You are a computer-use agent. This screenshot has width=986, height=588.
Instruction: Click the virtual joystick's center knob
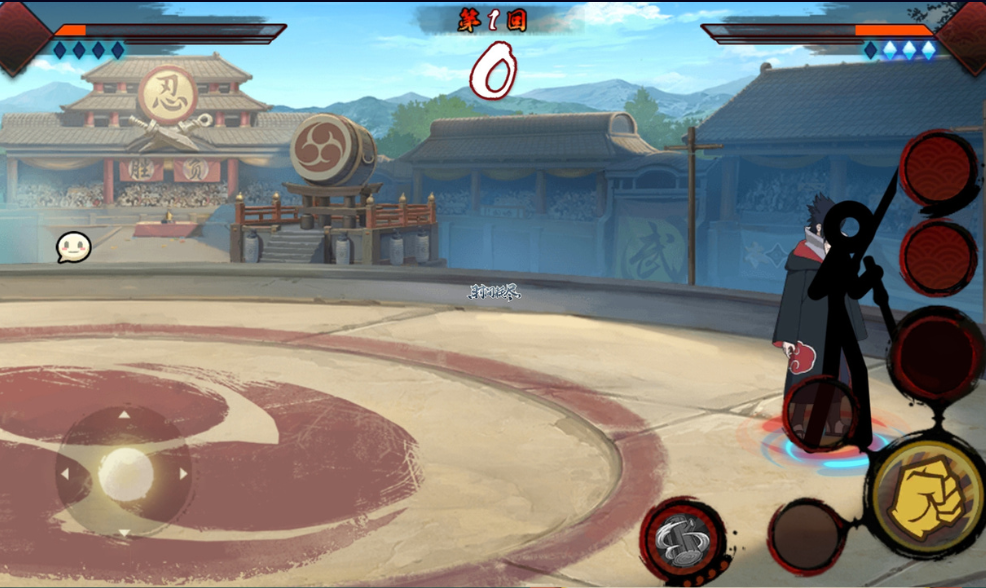[x=126, y=474]
